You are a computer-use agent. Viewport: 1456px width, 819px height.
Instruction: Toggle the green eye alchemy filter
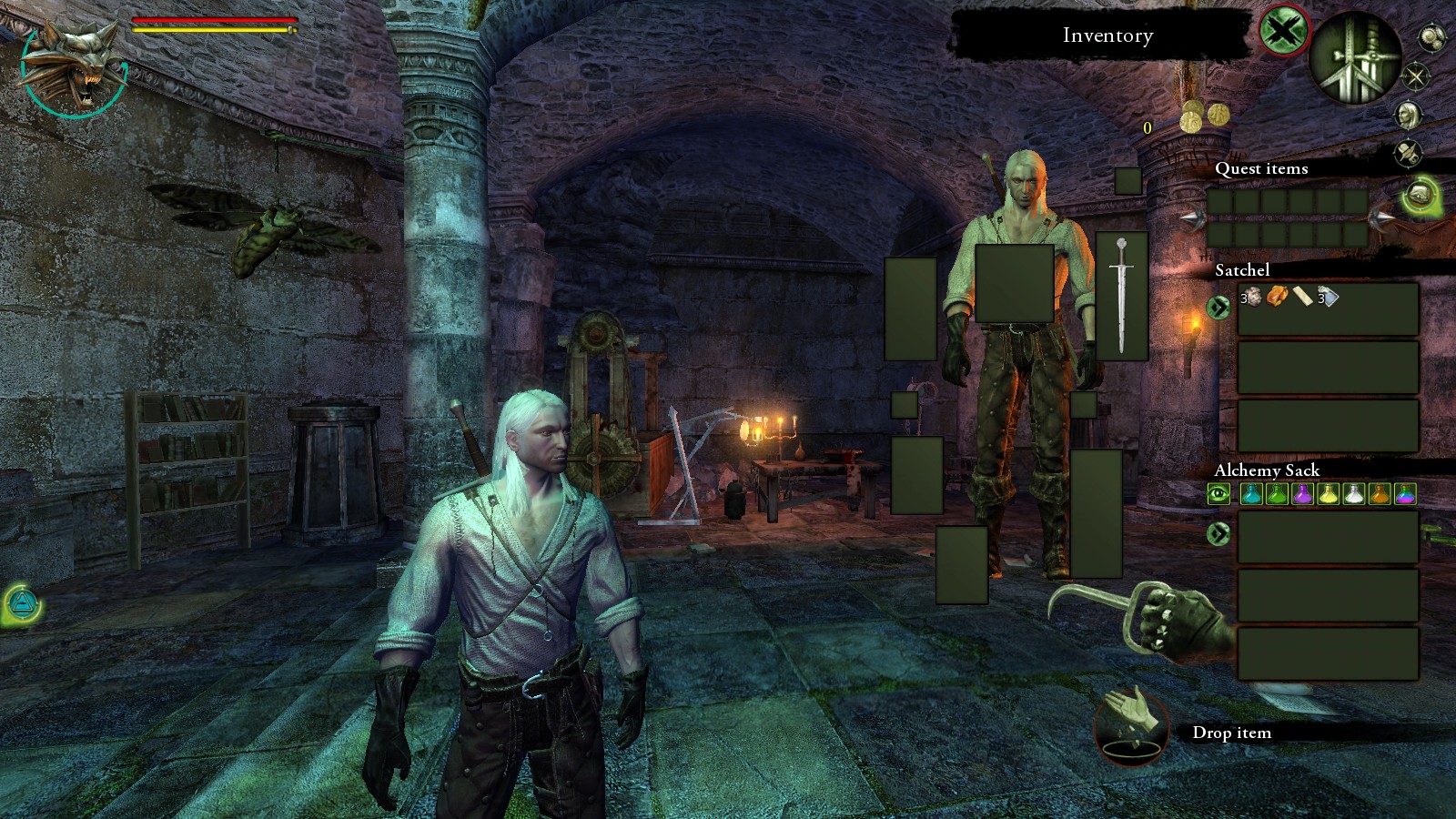point(1218,494)
